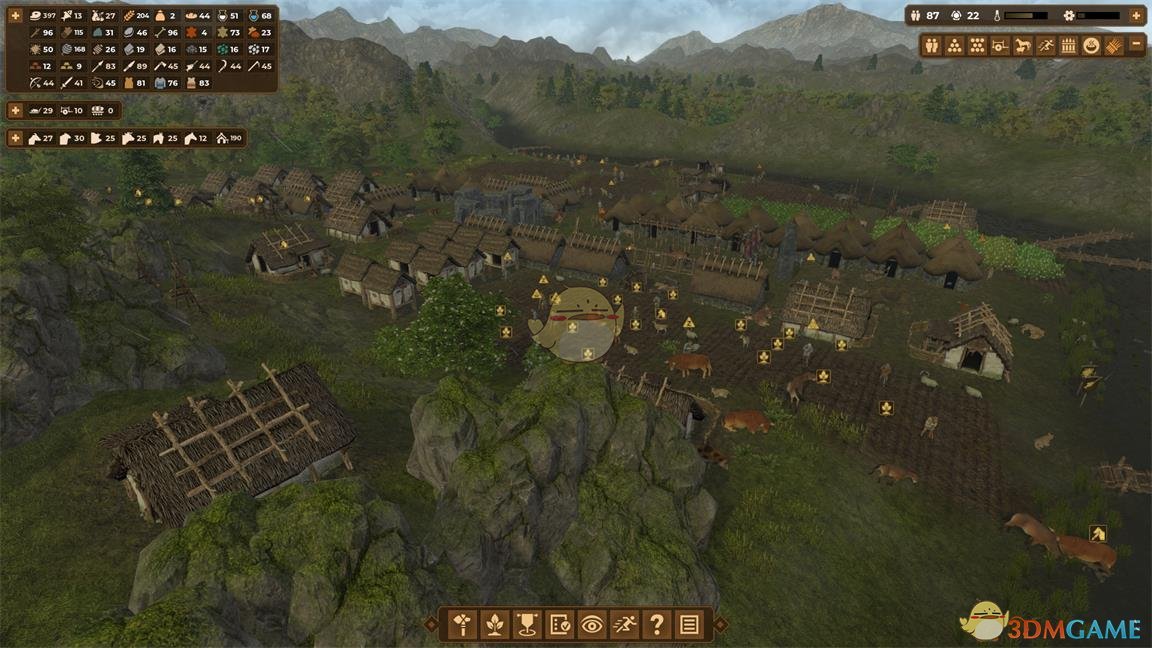The image size is (1152, 648).
Task: Expand the animal herd panel plus button
Action: point(16,138)
